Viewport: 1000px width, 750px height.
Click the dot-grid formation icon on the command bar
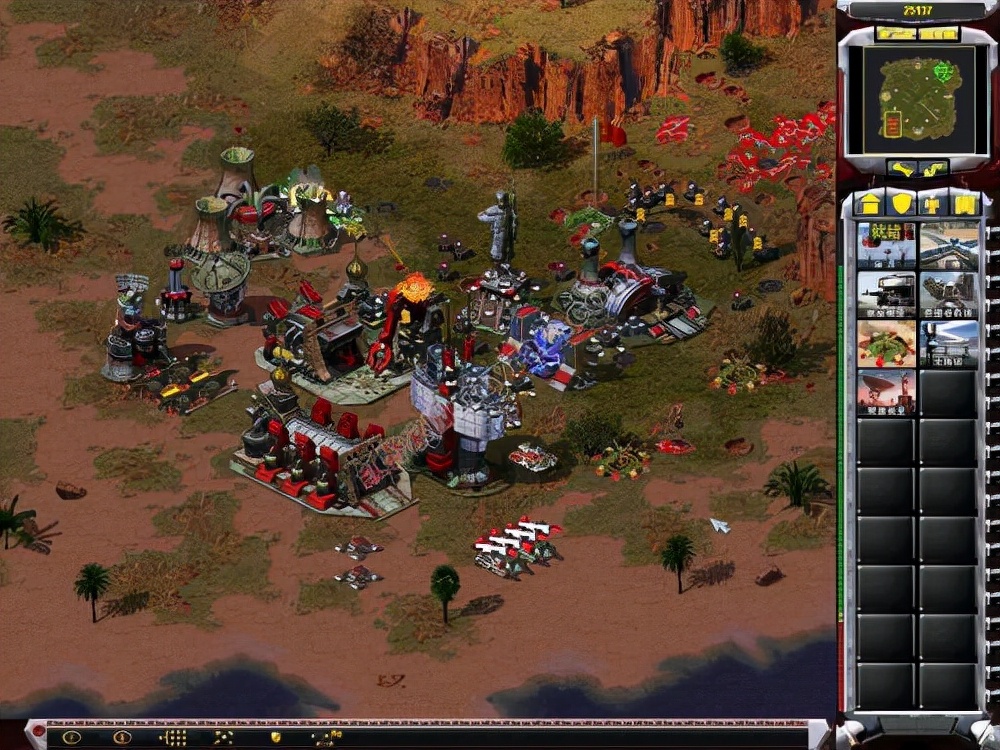(x=173, y=738)
